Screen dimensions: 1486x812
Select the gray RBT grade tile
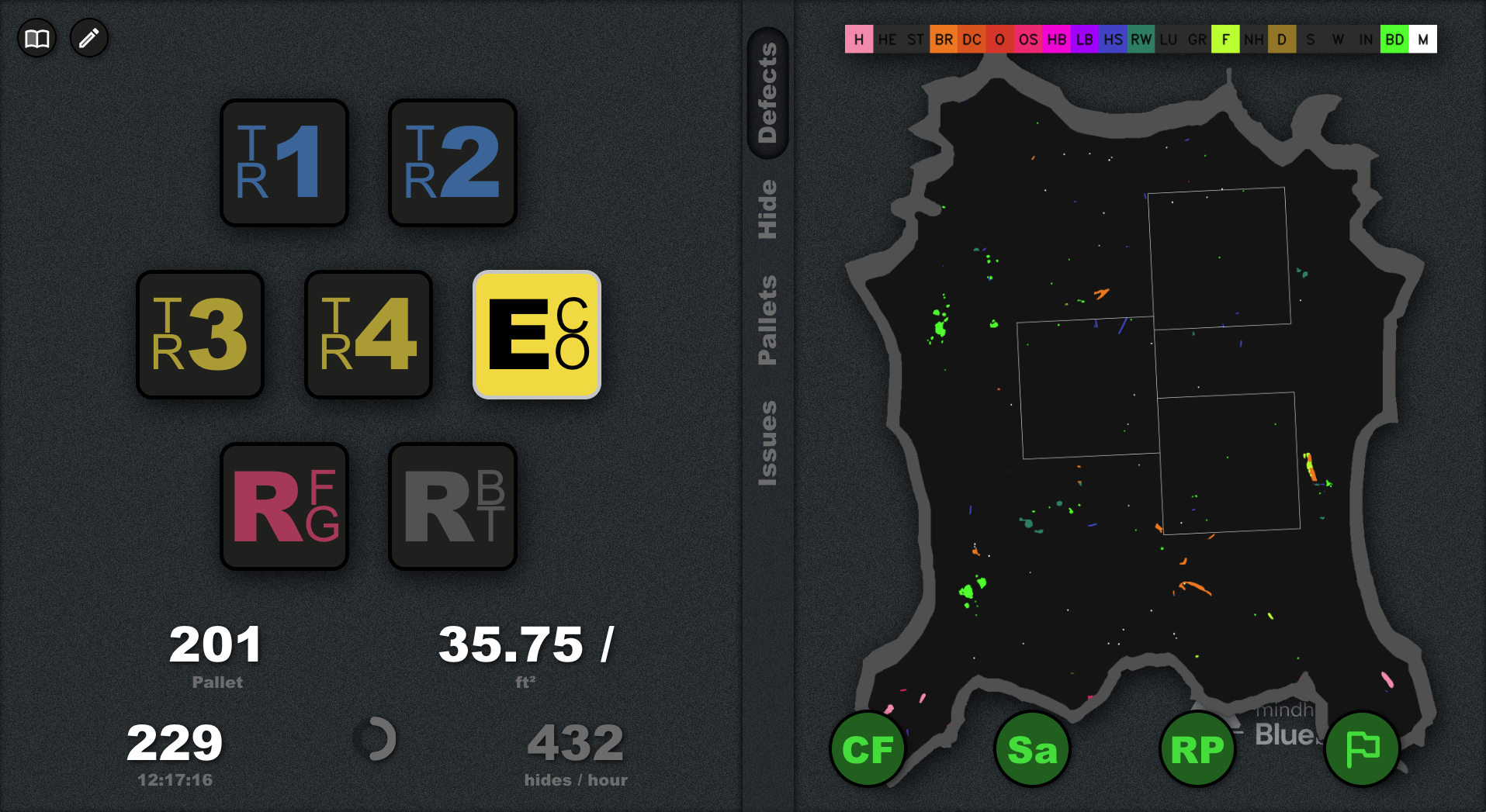pos(452,506)
